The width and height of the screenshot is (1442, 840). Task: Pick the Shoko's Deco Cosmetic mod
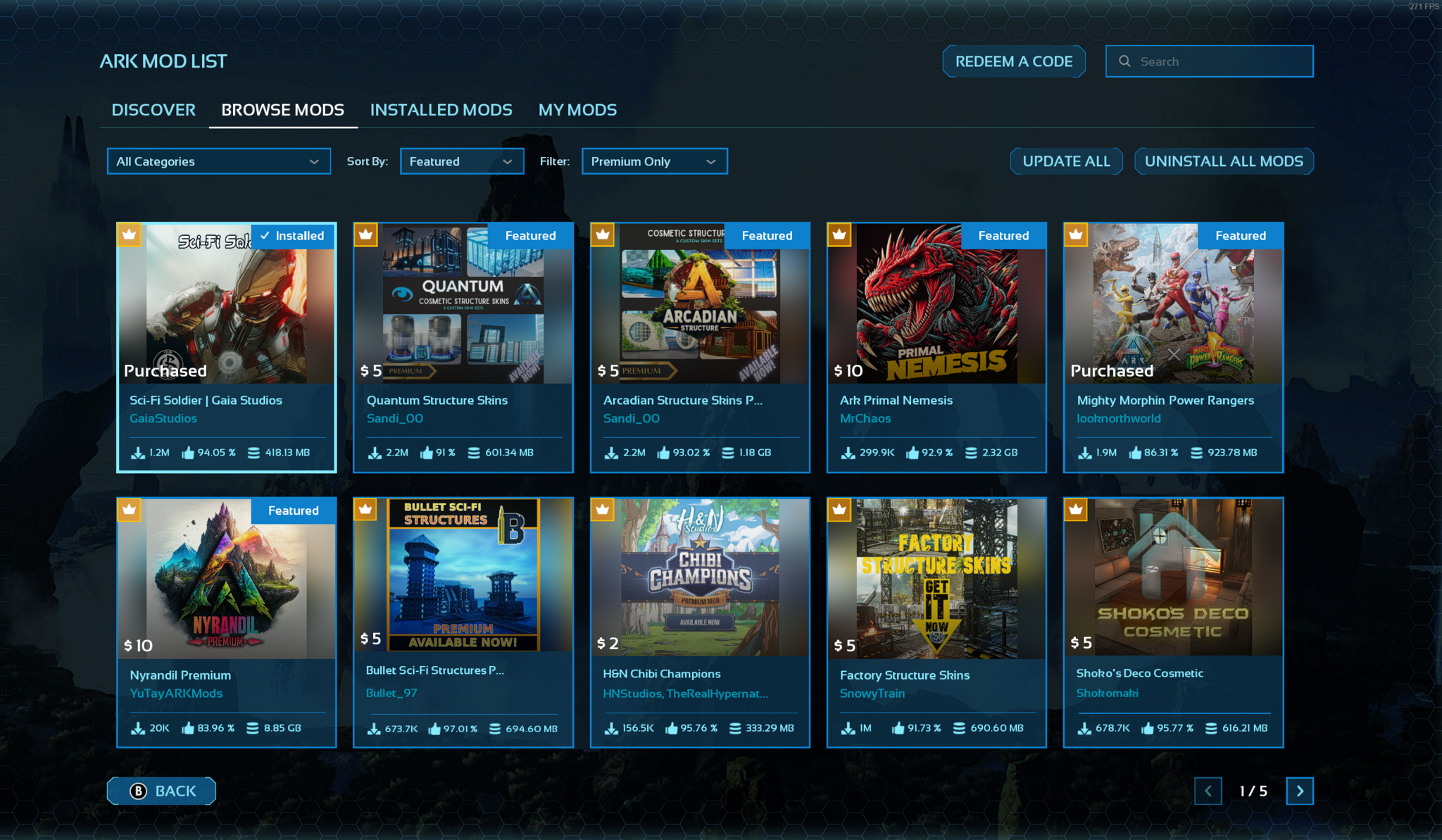tap(1173, 622)
